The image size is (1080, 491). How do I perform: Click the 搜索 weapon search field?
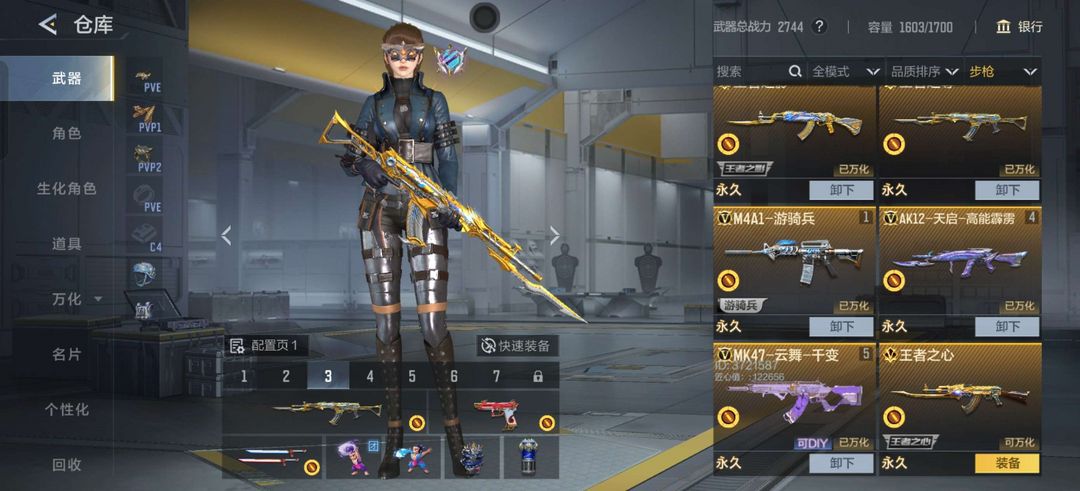pyautogui.click(x=752, y=72)
